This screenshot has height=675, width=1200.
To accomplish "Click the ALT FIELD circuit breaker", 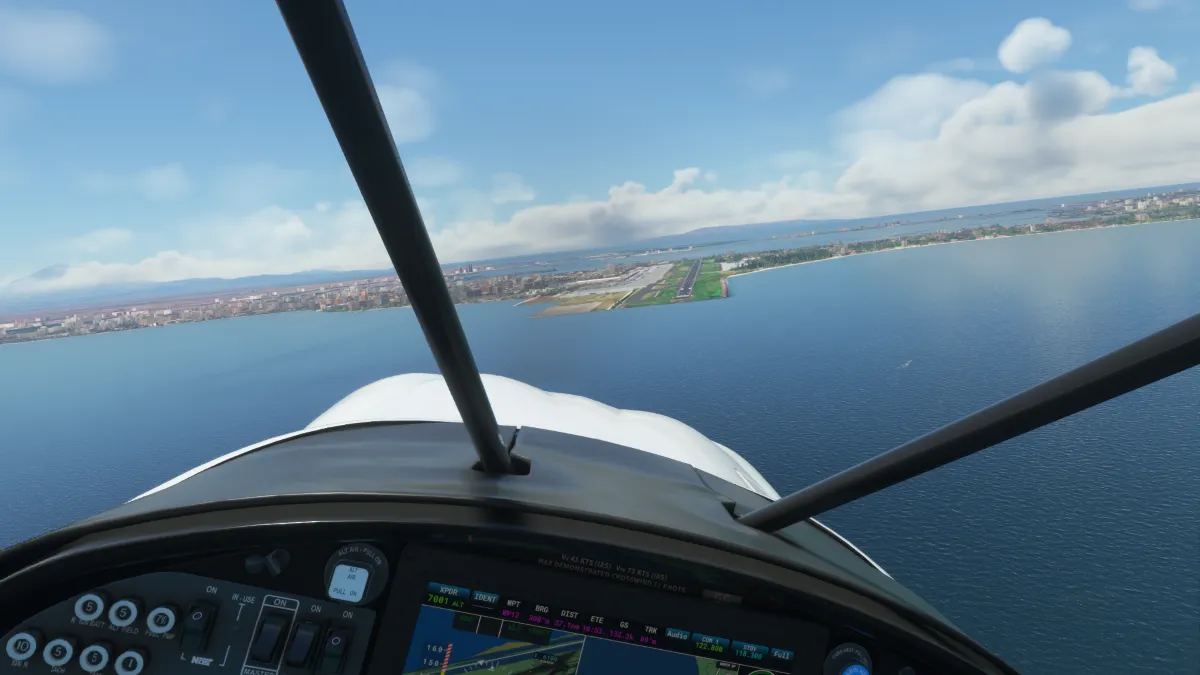I will tap(123, 612).
